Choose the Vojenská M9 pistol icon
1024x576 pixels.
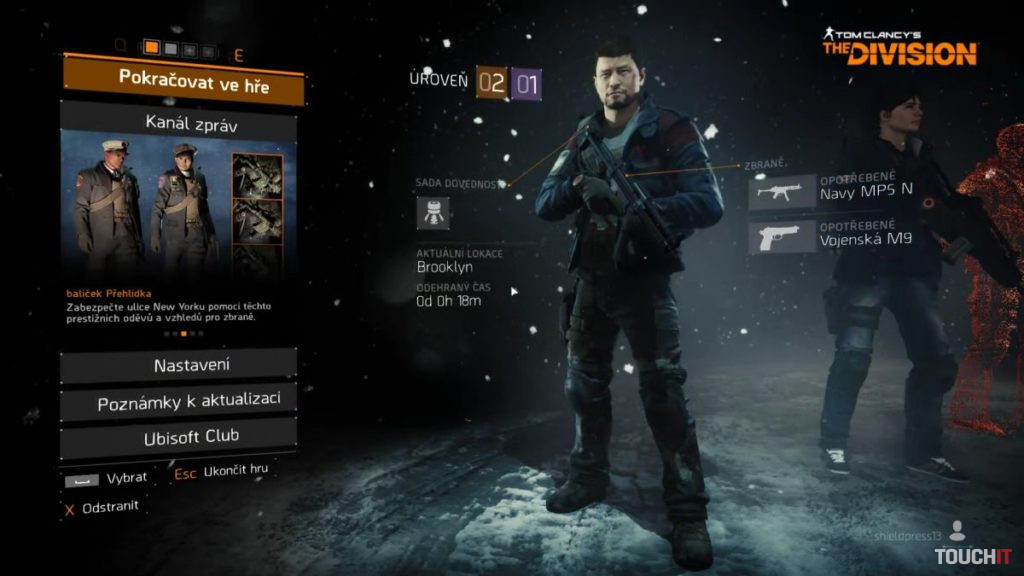pos(781,238)
